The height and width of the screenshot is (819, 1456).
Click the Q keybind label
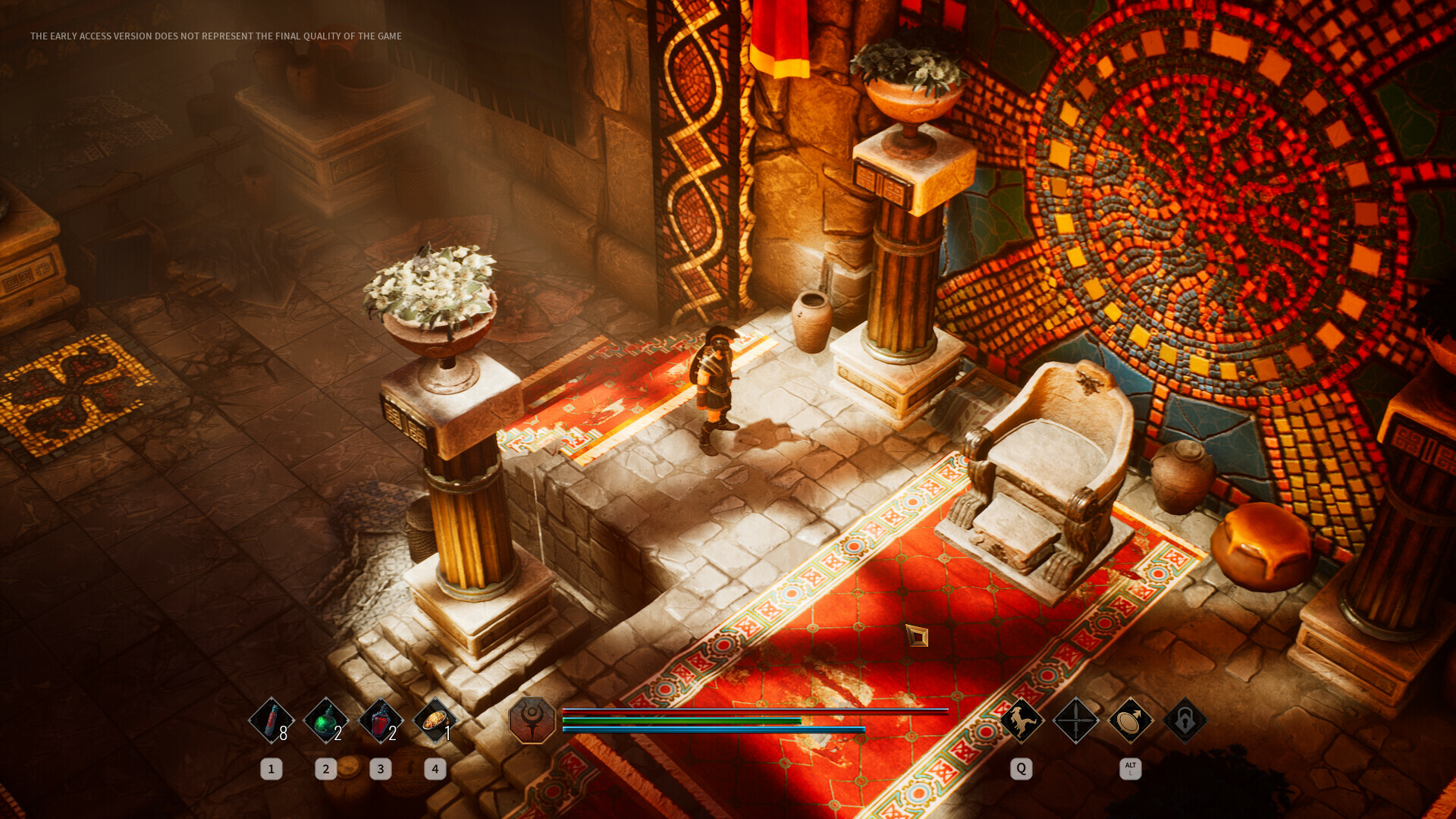pos(1020,768)
